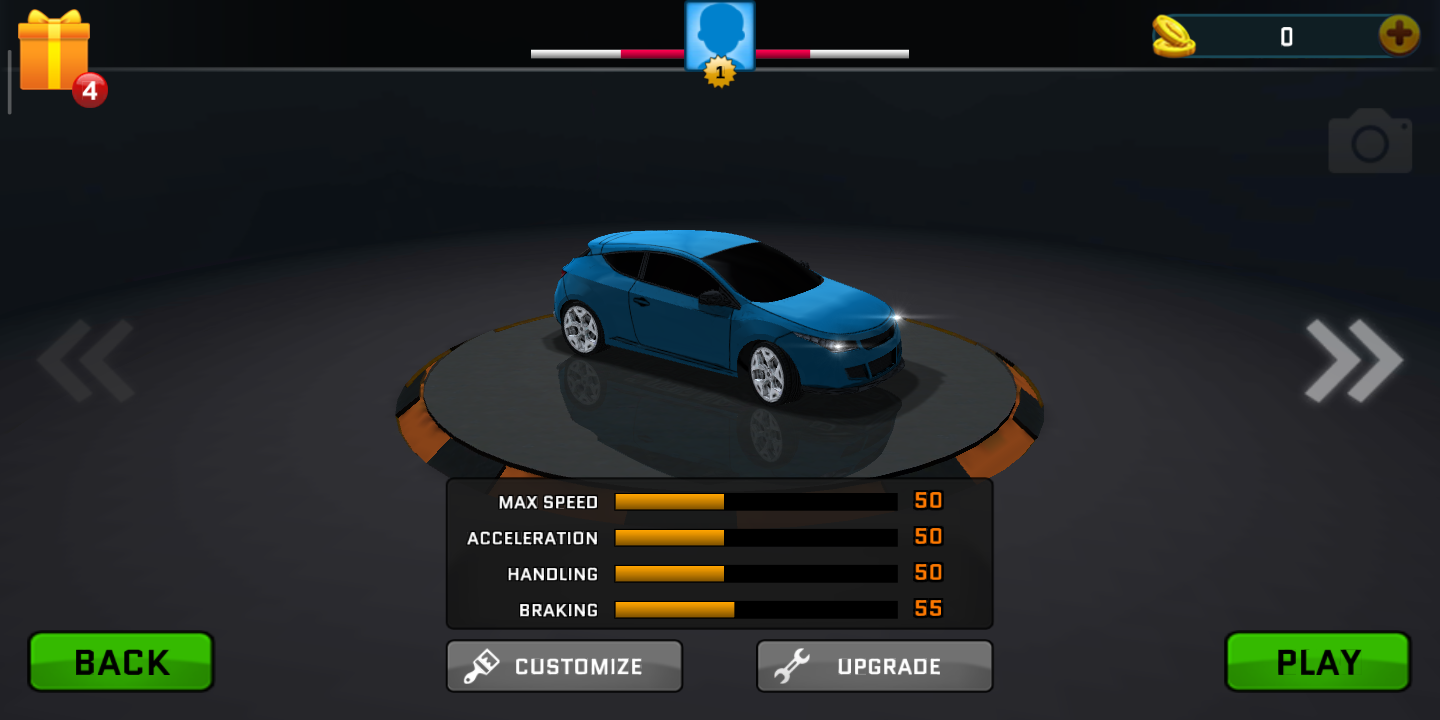Image resolution: width=1440 pixels, height=720 pixels.
Task: Start the race with the PLAY button
Action: tap(1317, 662)
